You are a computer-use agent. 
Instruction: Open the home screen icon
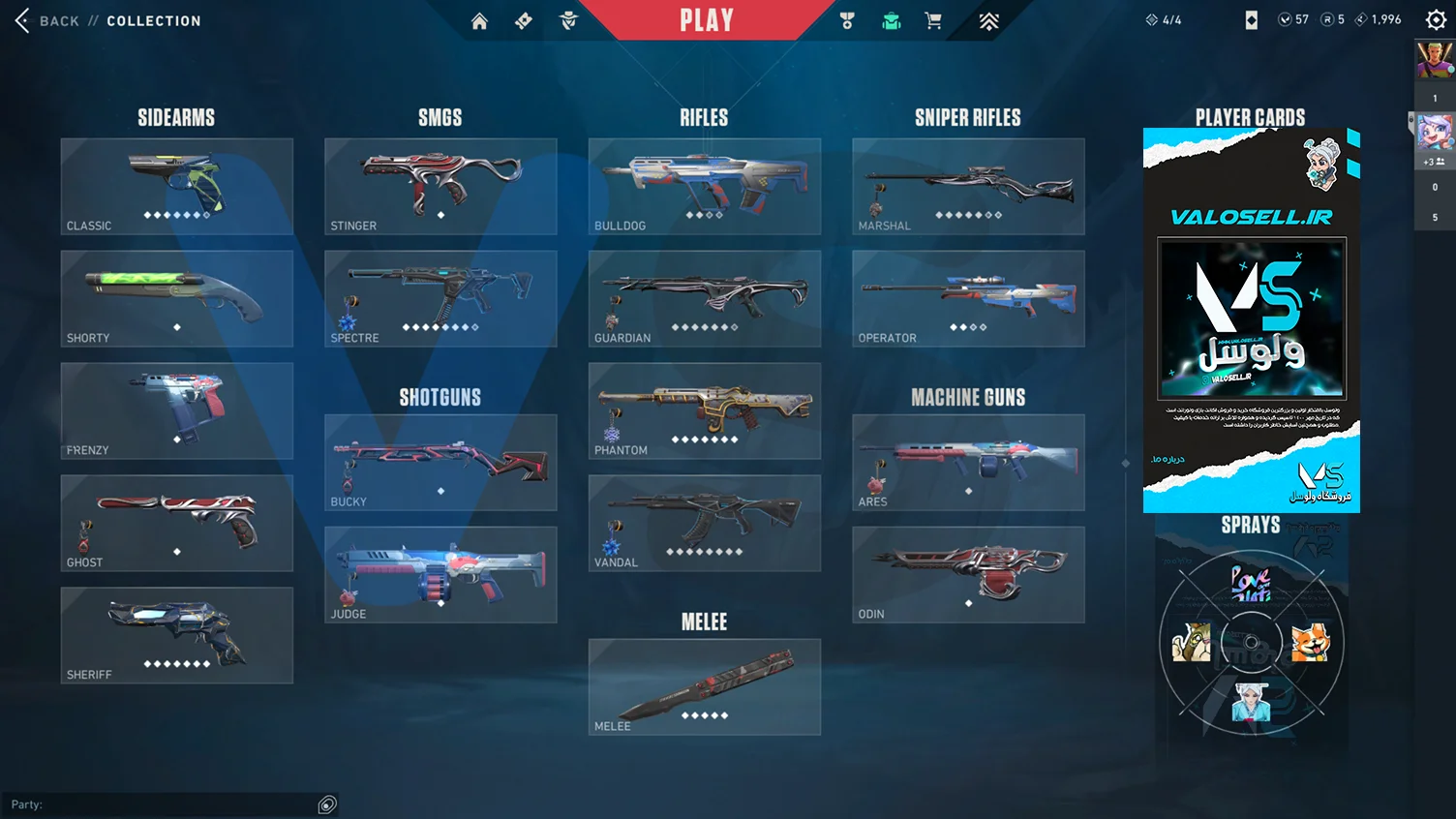pos(479,21)
